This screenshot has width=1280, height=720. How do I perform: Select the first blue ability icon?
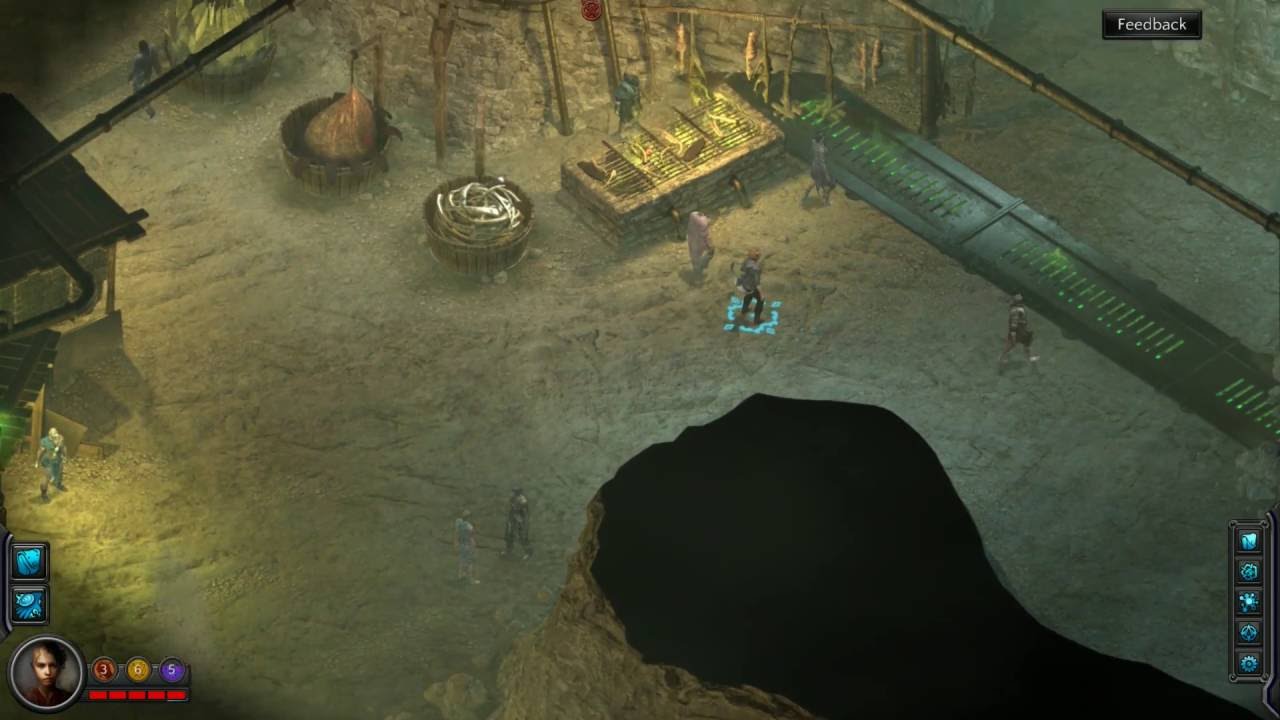tap(29, 562)
